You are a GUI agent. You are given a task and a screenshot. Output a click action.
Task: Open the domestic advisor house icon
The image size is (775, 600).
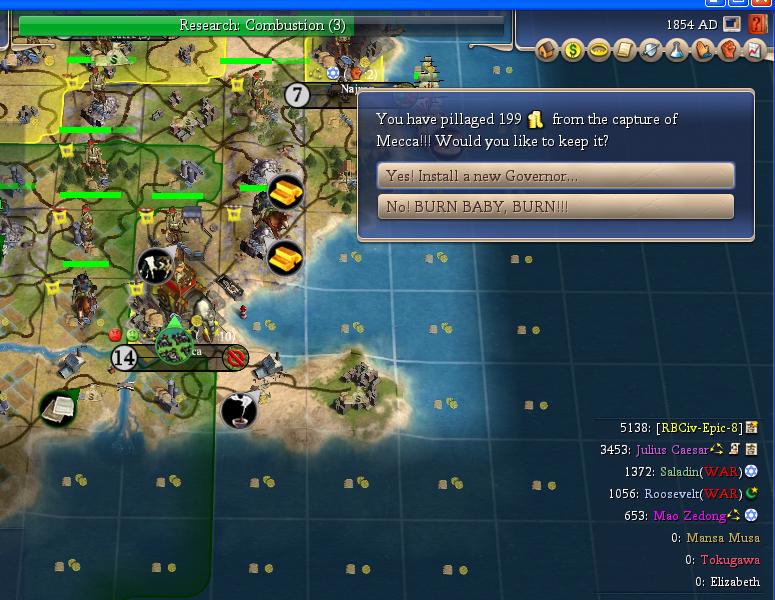[547, 49]
